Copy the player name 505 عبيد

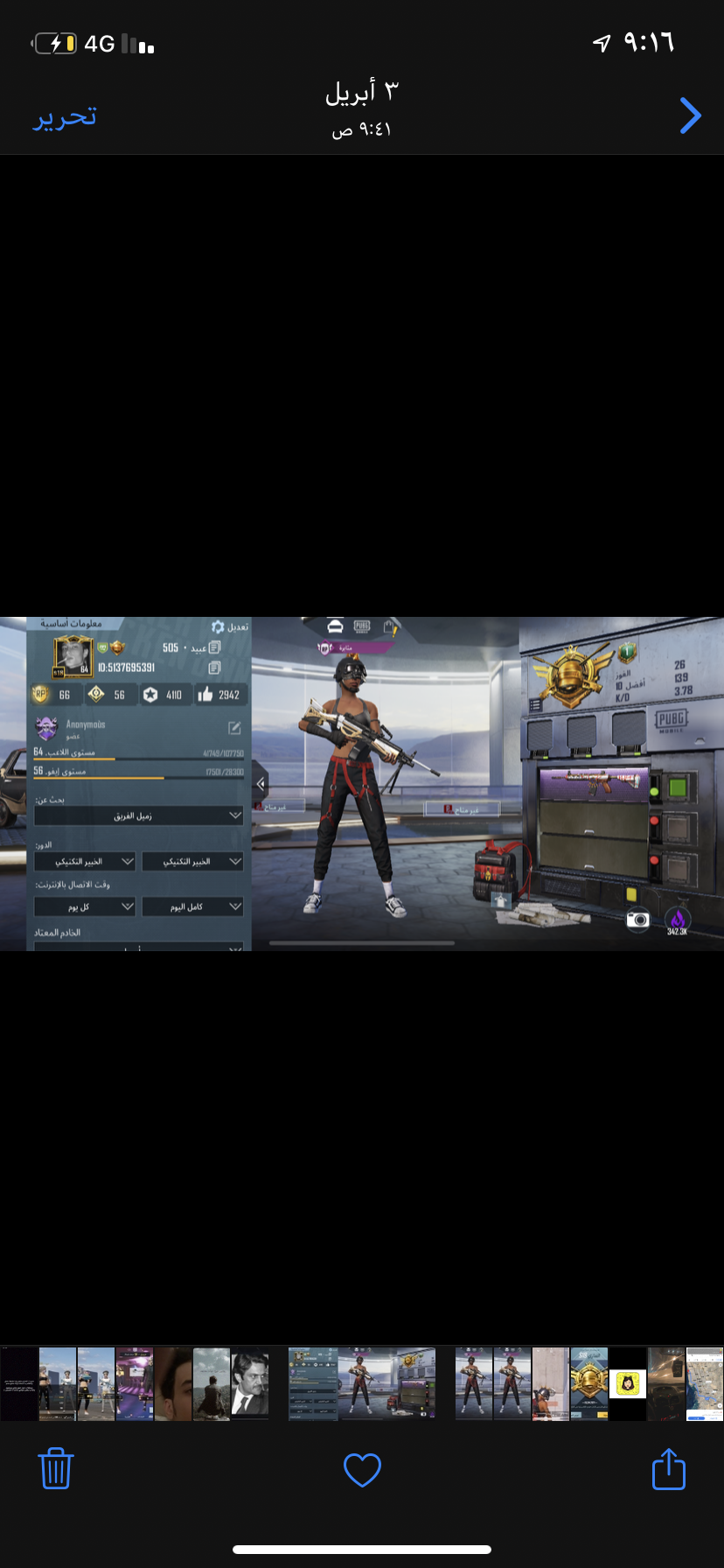tap(215, 648)
